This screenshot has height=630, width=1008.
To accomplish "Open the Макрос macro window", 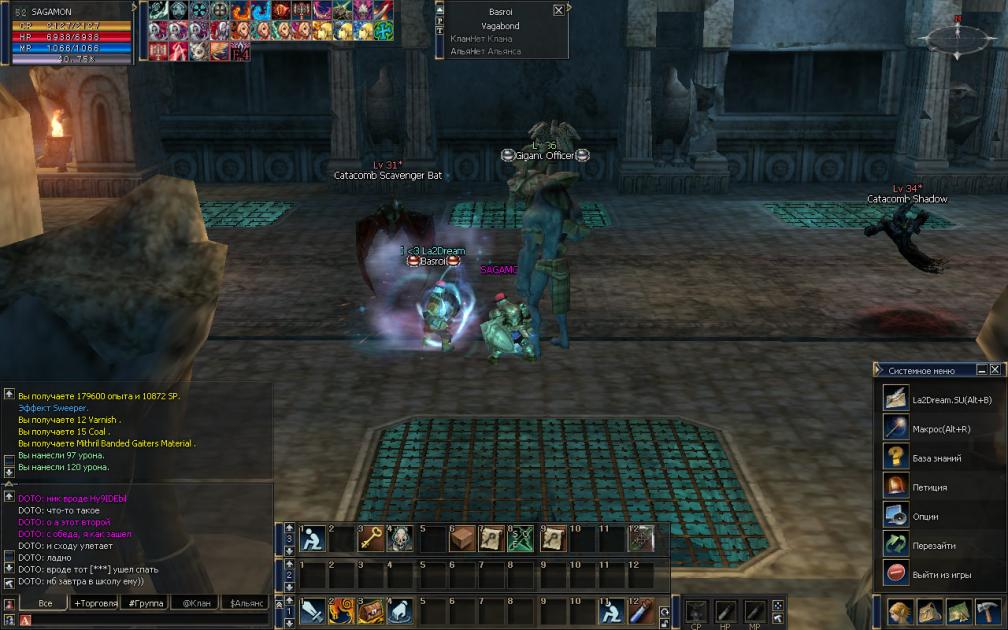I will [x=940, y=429].
